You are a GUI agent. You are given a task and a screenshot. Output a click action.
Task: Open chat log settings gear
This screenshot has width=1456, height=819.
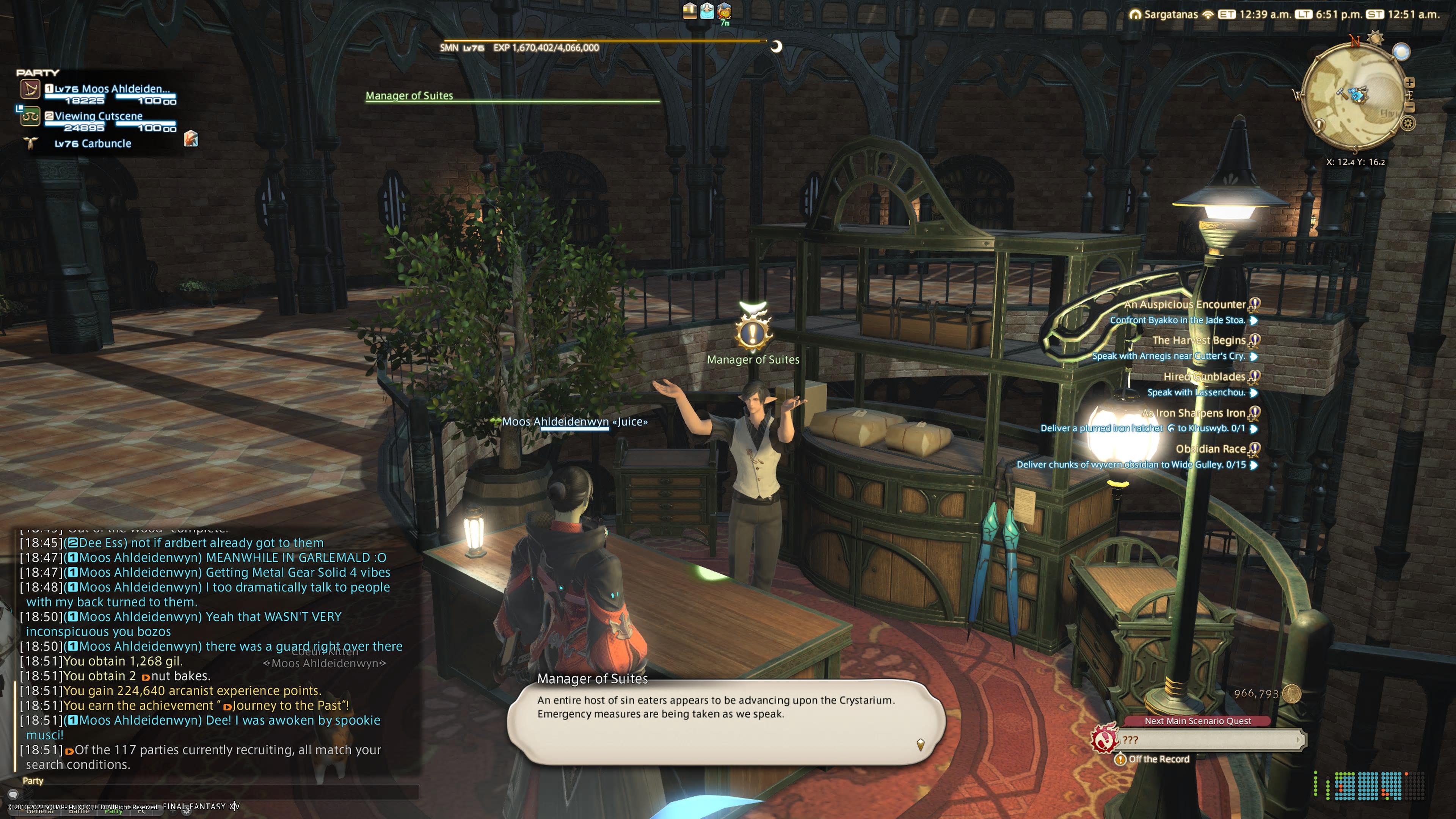pos(186,811)
